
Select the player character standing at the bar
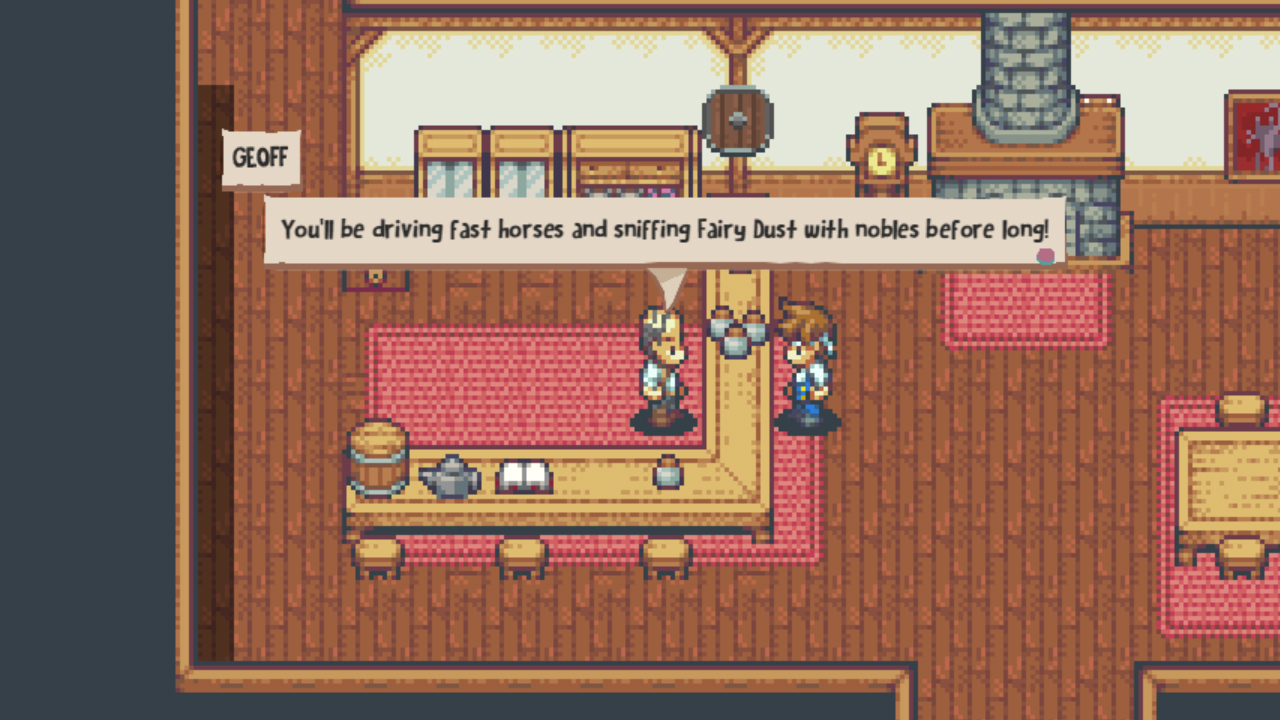(810, 370)
